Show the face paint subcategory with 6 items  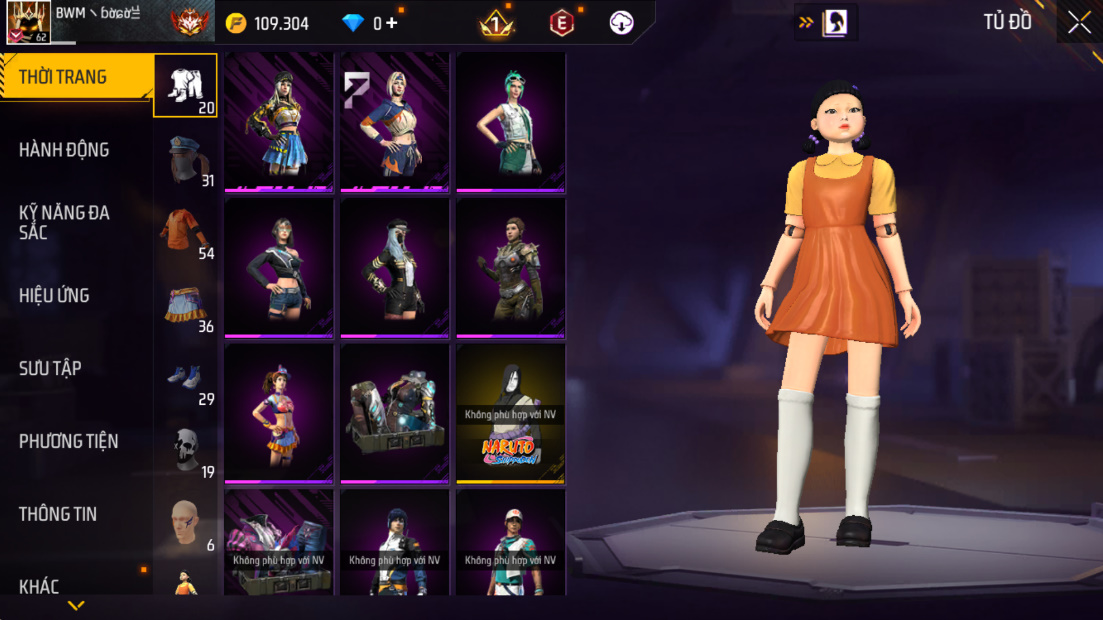tap(185, 524)
